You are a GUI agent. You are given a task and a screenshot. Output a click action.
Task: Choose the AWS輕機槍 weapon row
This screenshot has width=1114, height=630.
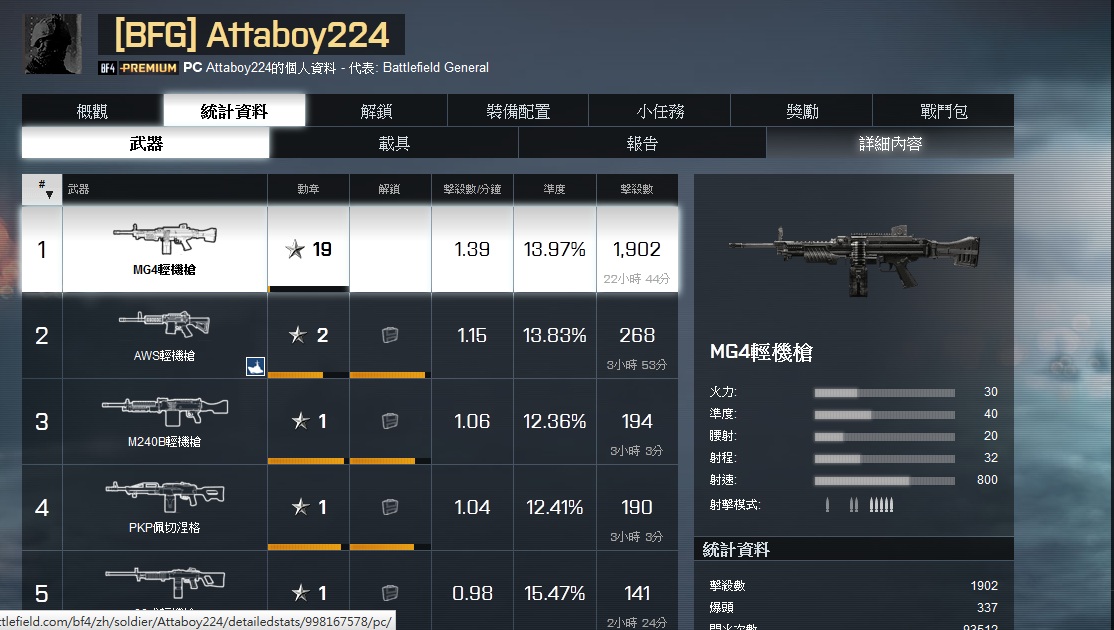(164, 335)
